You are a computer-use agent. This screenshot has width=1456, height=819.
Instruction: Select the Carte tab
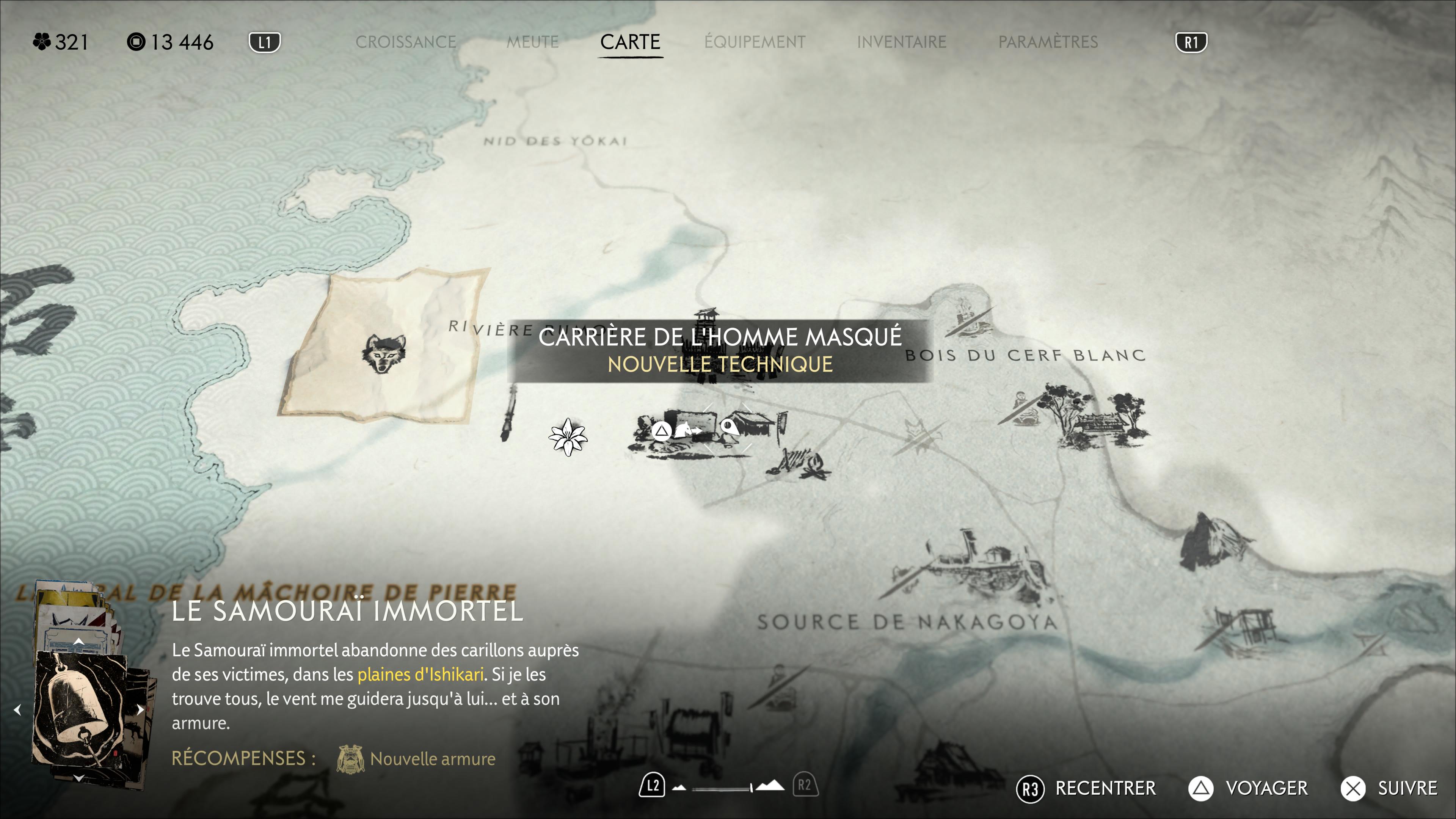[630, 42]
